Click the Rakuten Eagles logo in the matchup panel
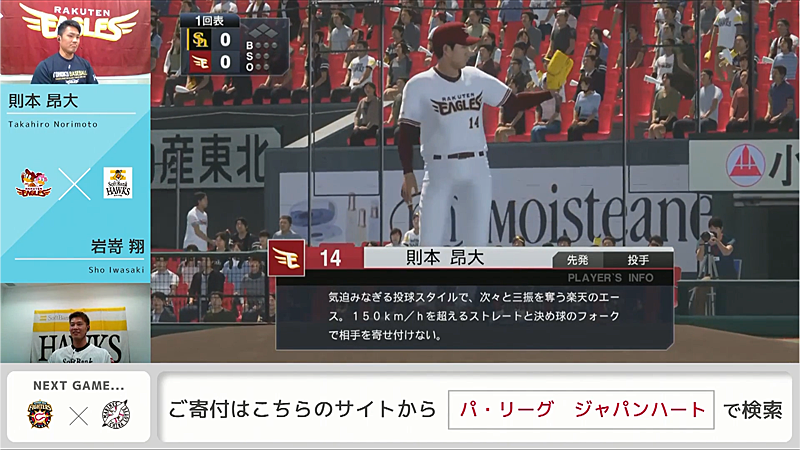 point(34,182)
